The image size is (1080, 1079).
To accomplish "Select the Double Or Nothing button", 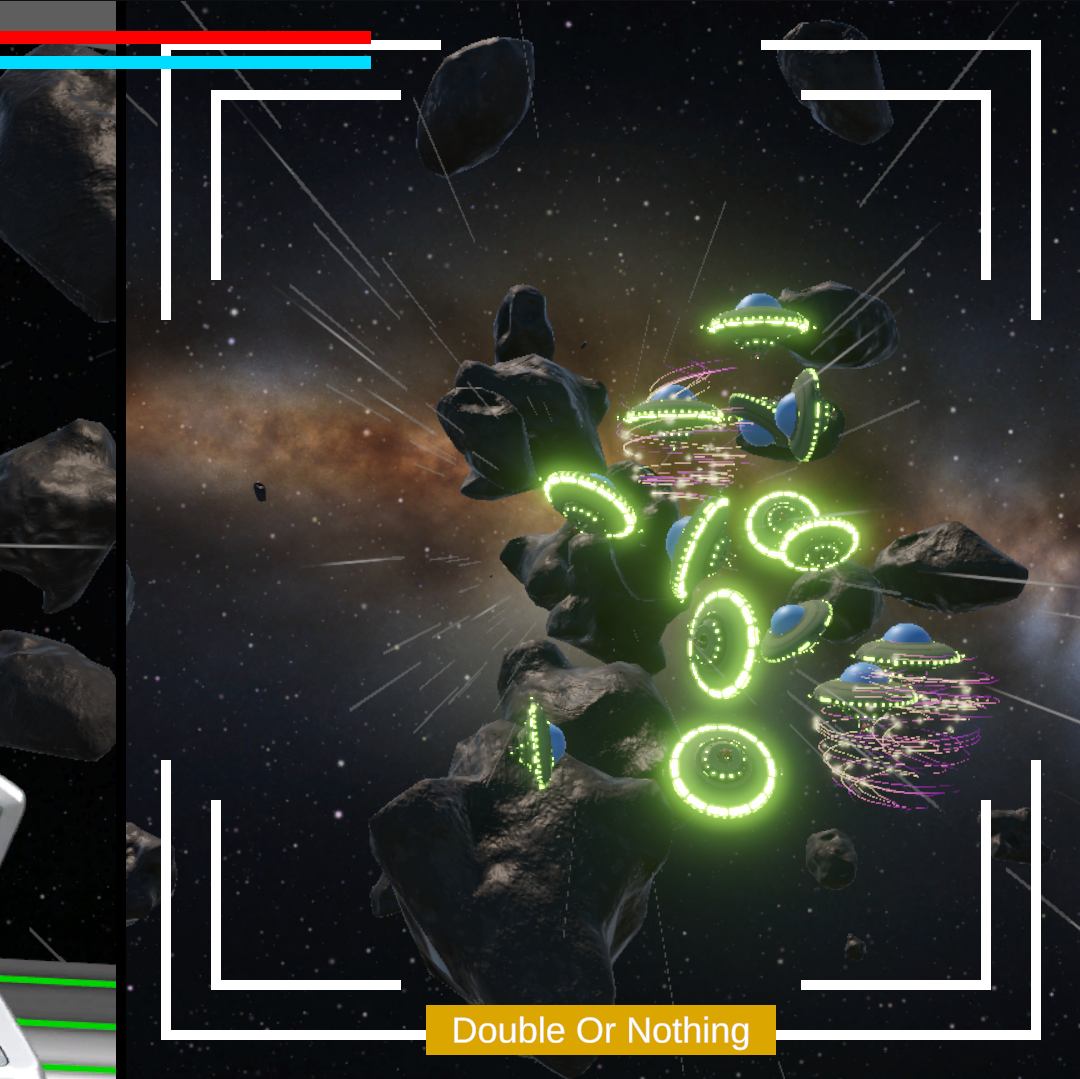I will (x=600, y=1030).
